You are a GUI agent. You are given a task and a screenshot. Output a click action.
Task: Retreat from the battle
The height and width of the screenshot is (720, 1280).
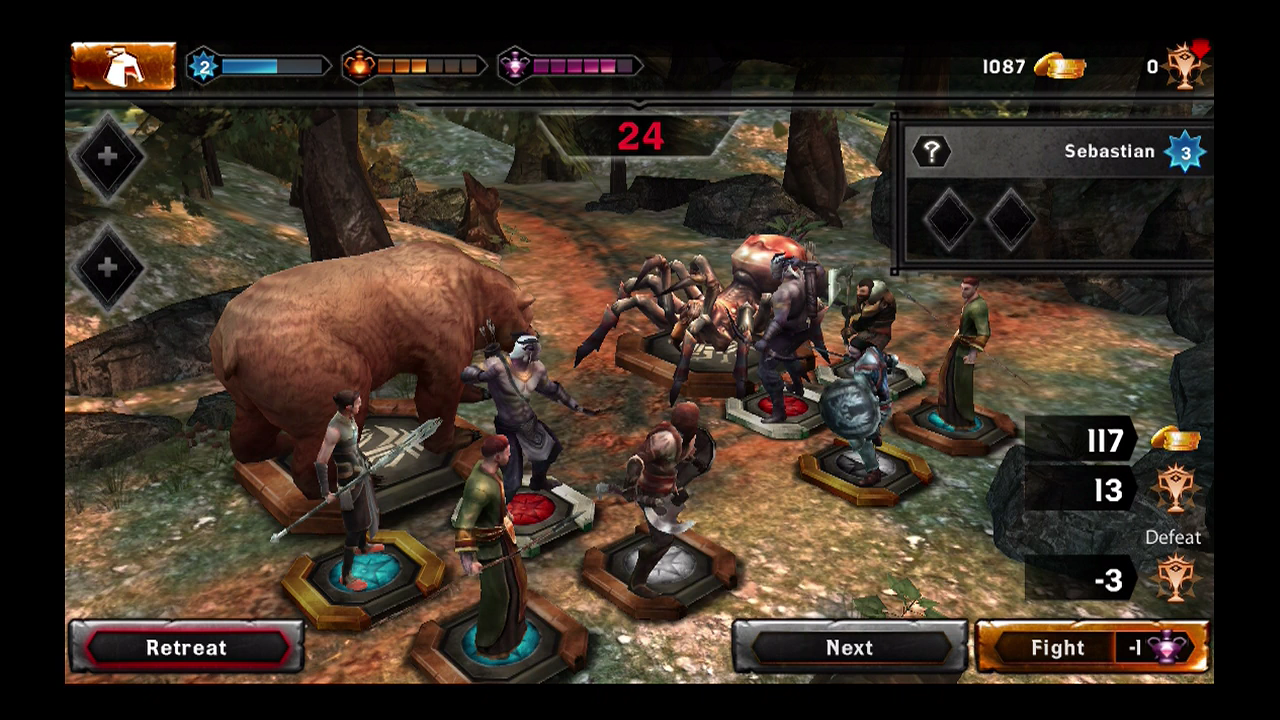186,647
